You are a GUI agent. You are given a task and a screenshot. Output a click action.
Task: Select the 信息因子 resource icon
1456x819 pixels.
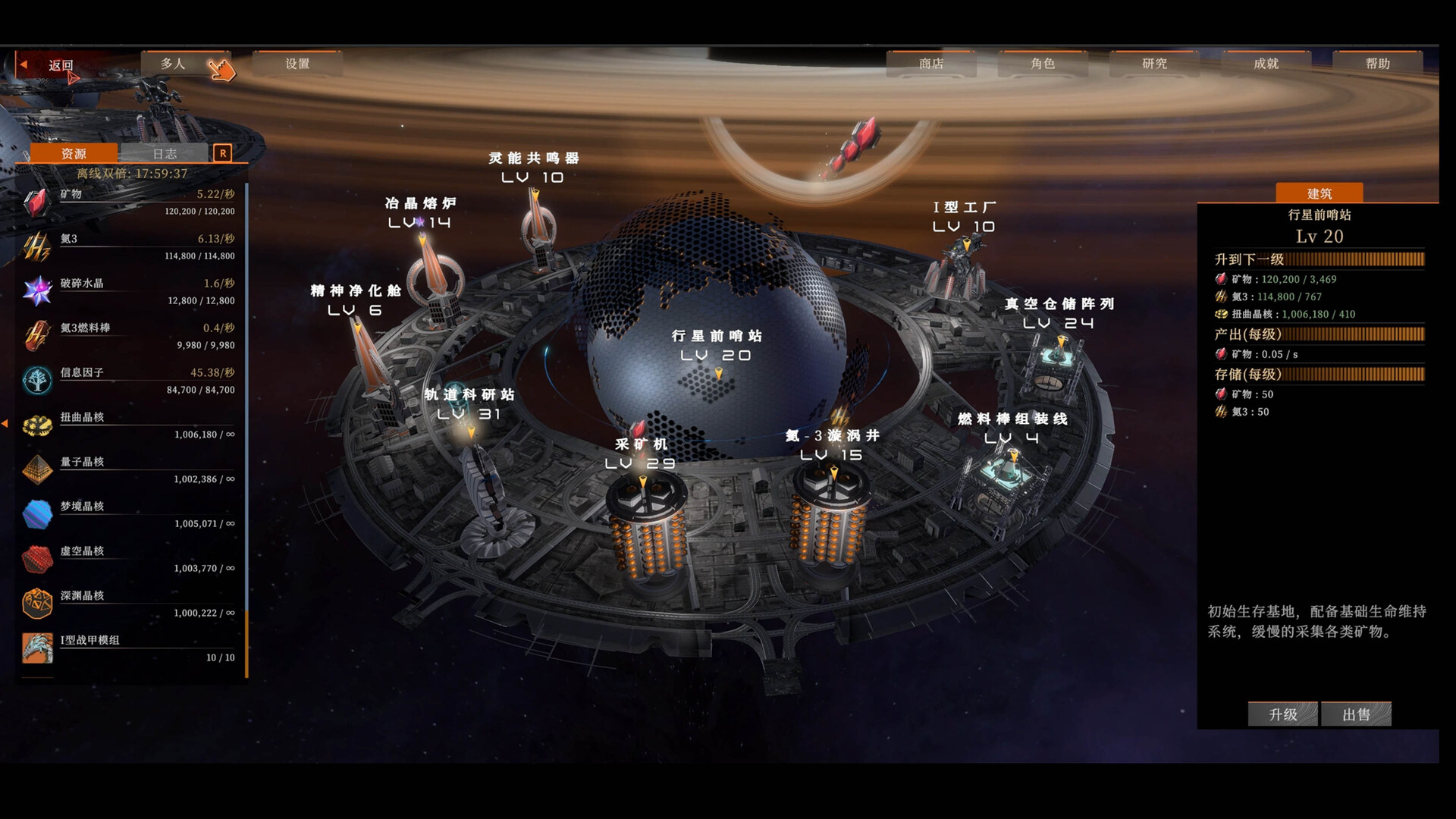tap(37, 379)
